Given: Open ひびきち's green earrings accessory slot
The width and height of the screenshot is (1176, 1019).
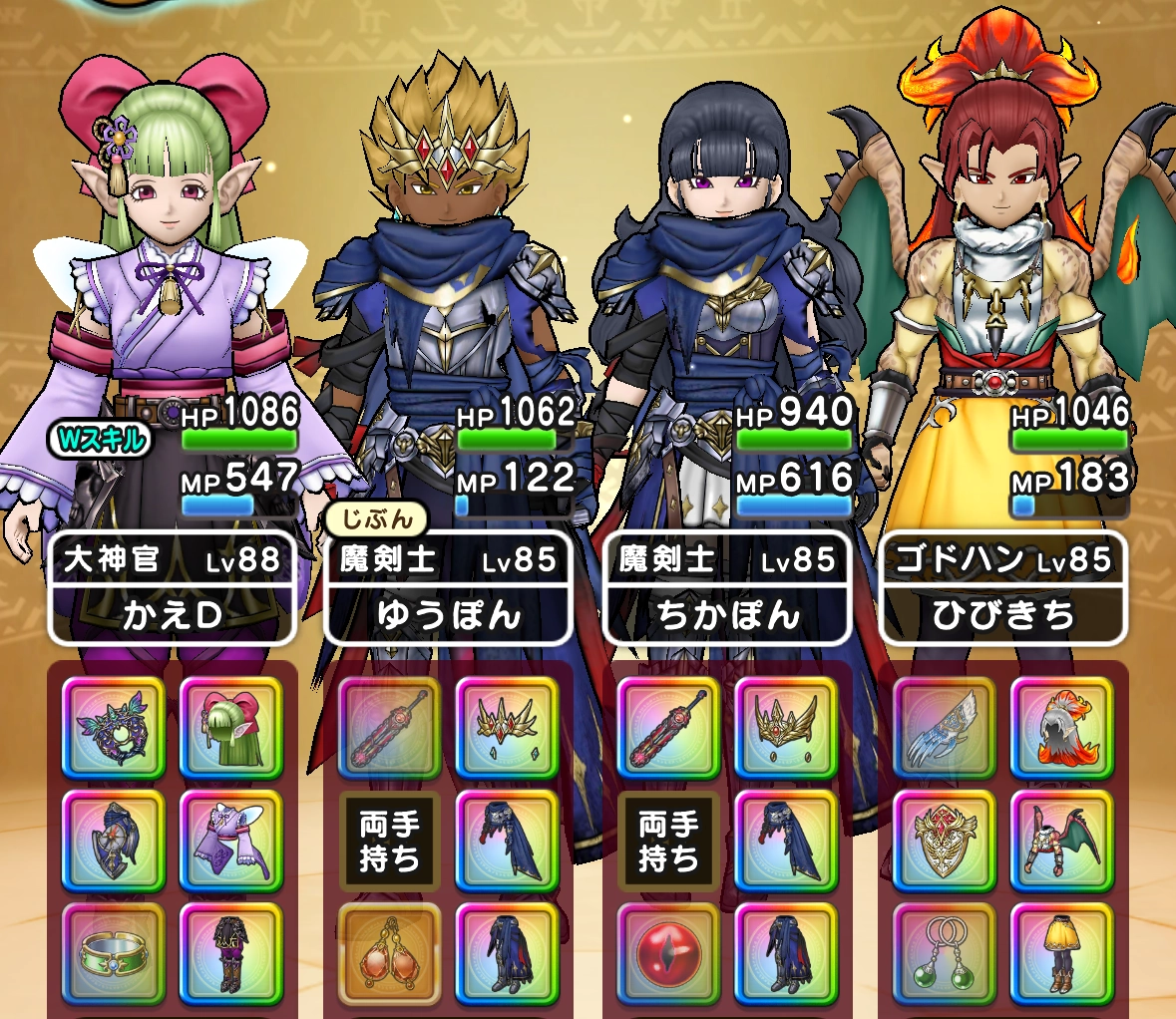Looking at the screenshot, I should point(944,954).
